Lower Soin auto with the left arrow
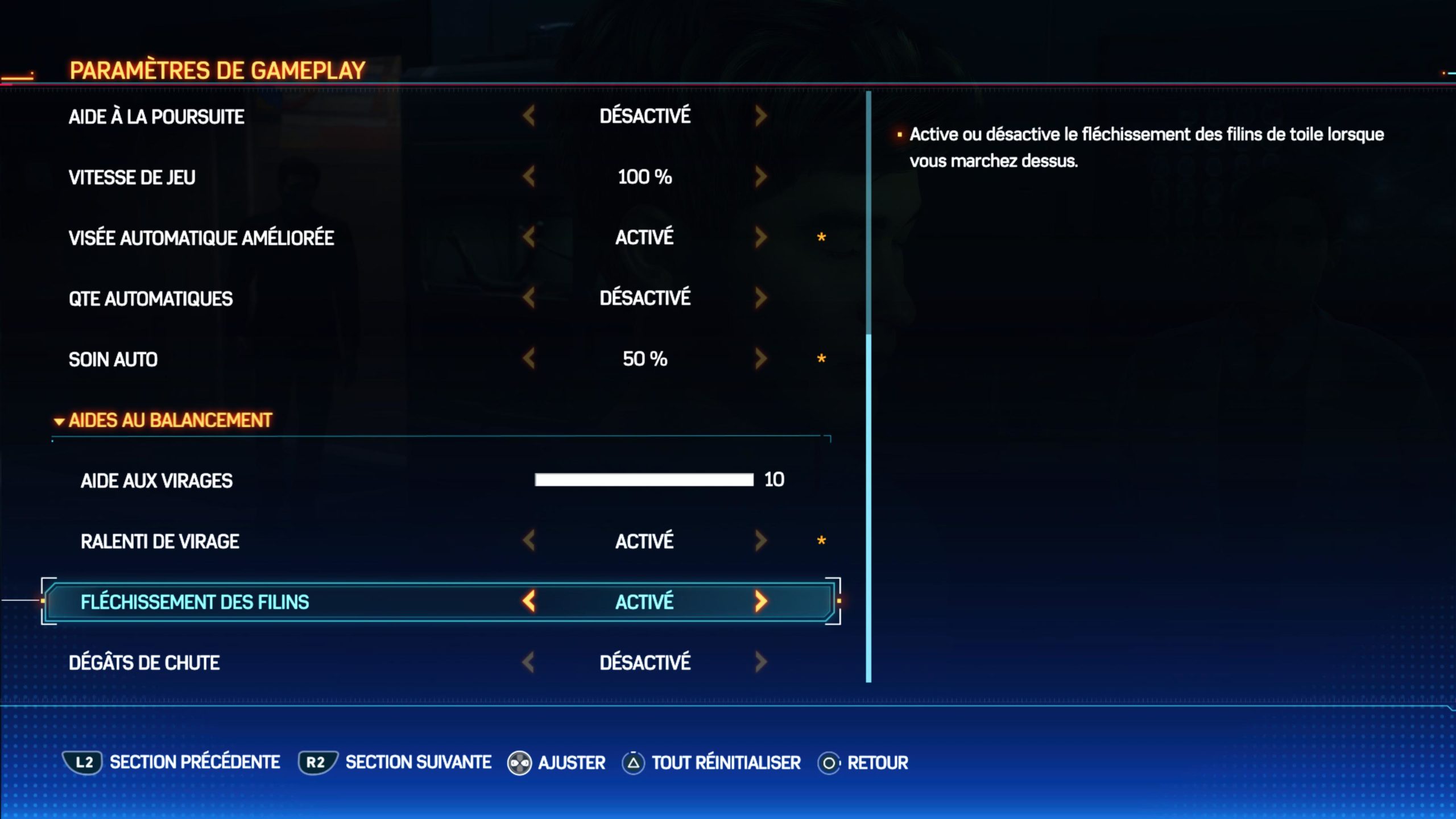The image size is (1456, 819). [529, 359]
